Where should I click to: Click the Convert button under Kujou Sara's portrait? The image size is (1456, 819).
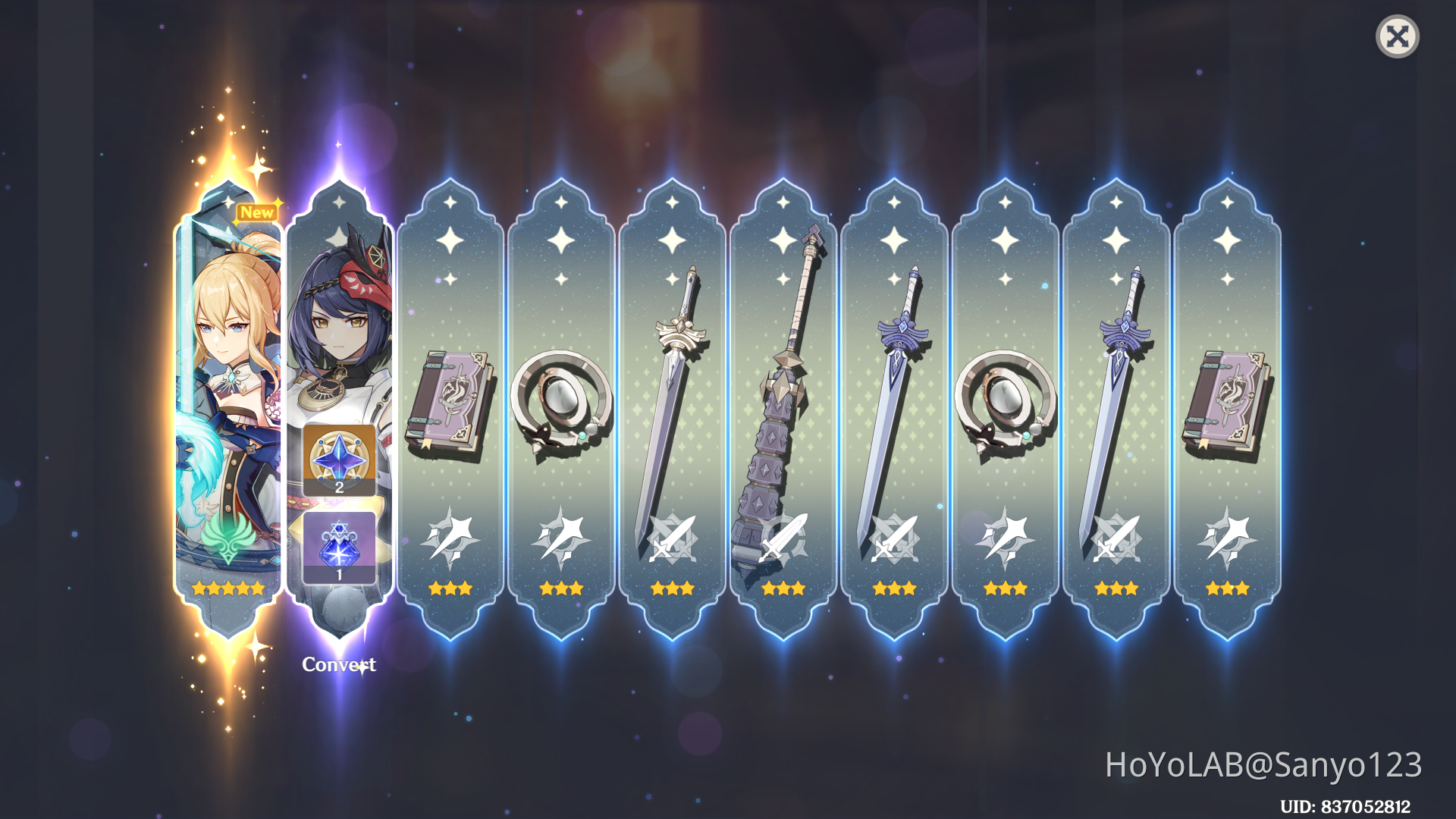[339, 664]
